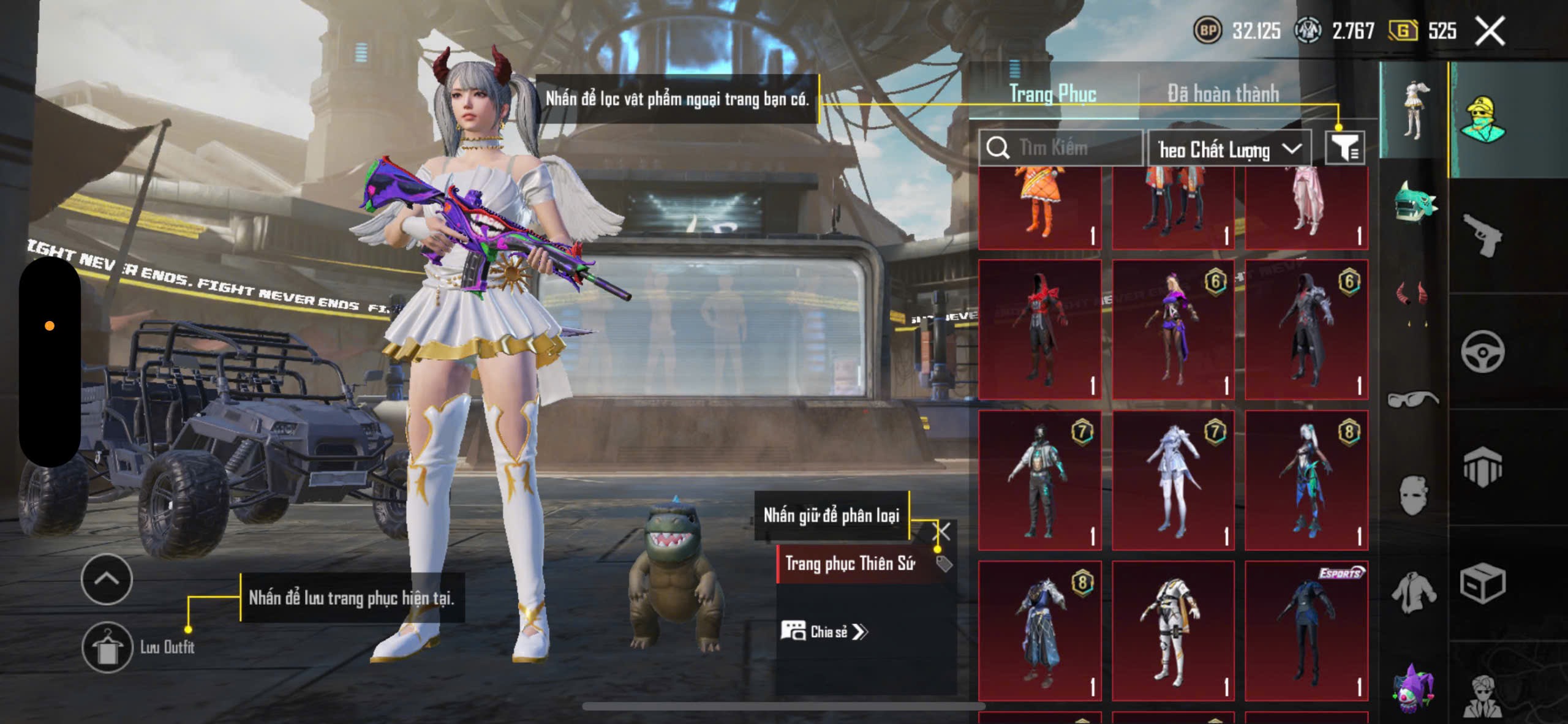Open the Đã hoàn thành tab
This screenshot has width=1568, height=724.
tap(1223, 94)
